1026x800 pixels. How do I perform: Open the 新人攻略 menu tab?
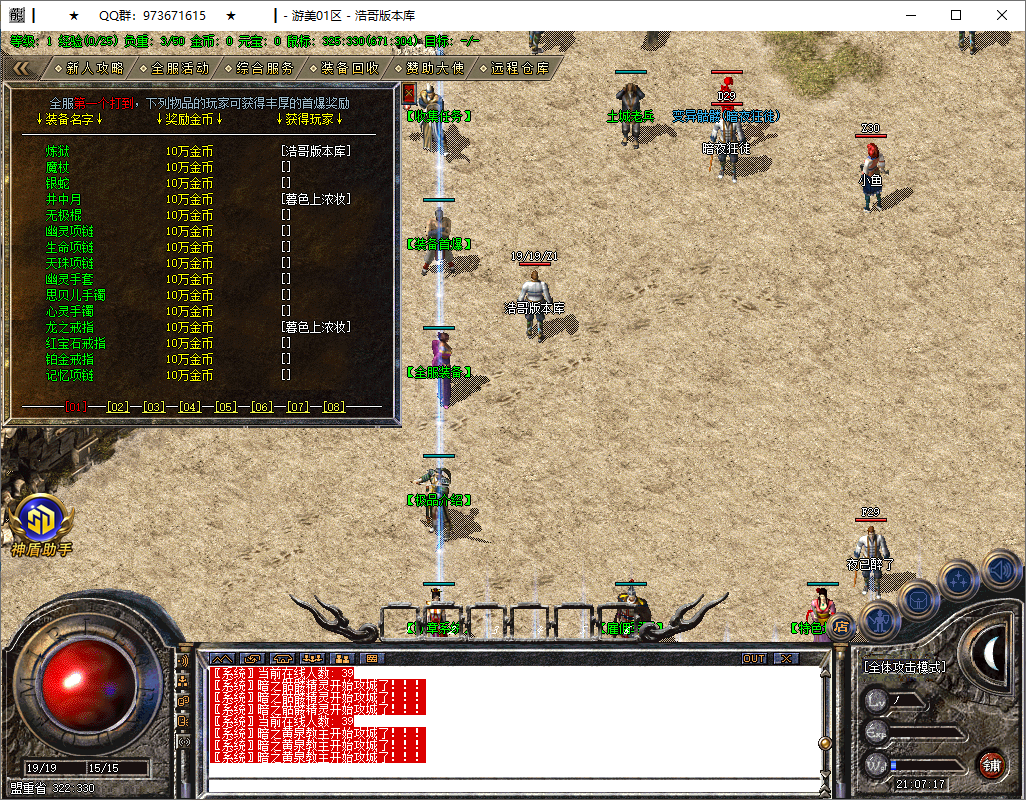pos(95,68)
